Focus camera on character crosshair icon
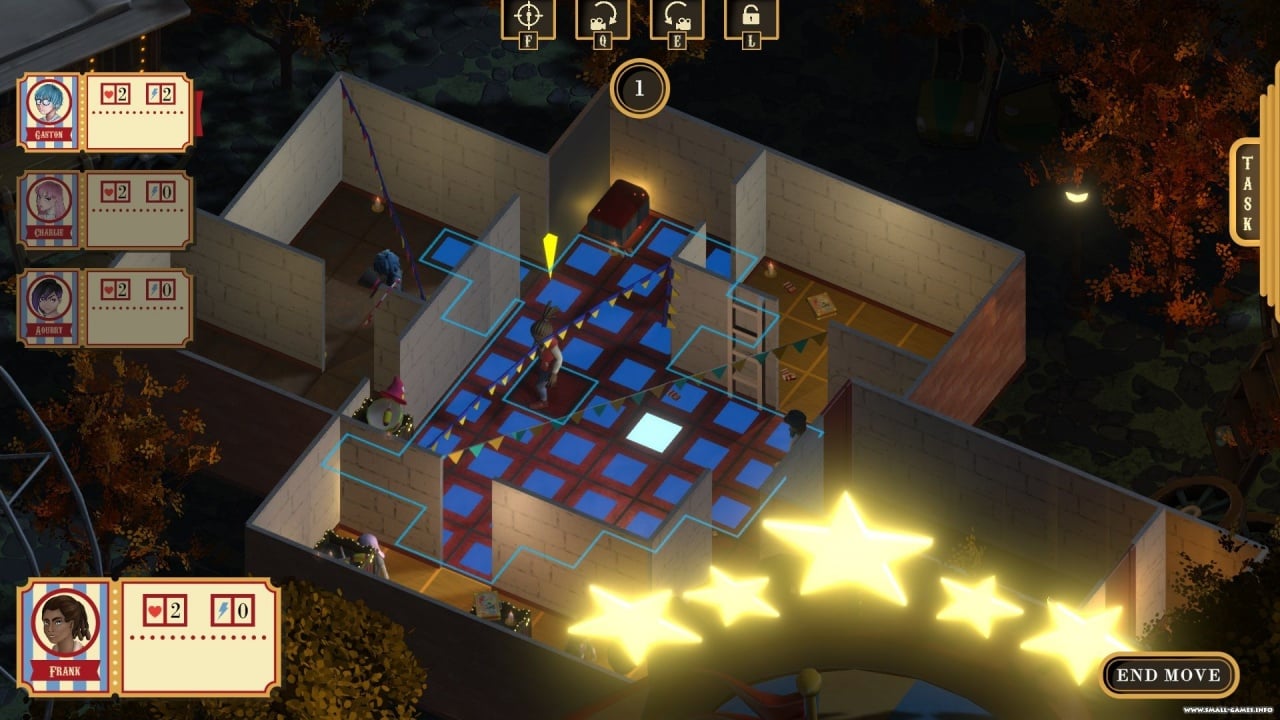The width and height of the screenshot is (1280, 720). coord(527,18)
